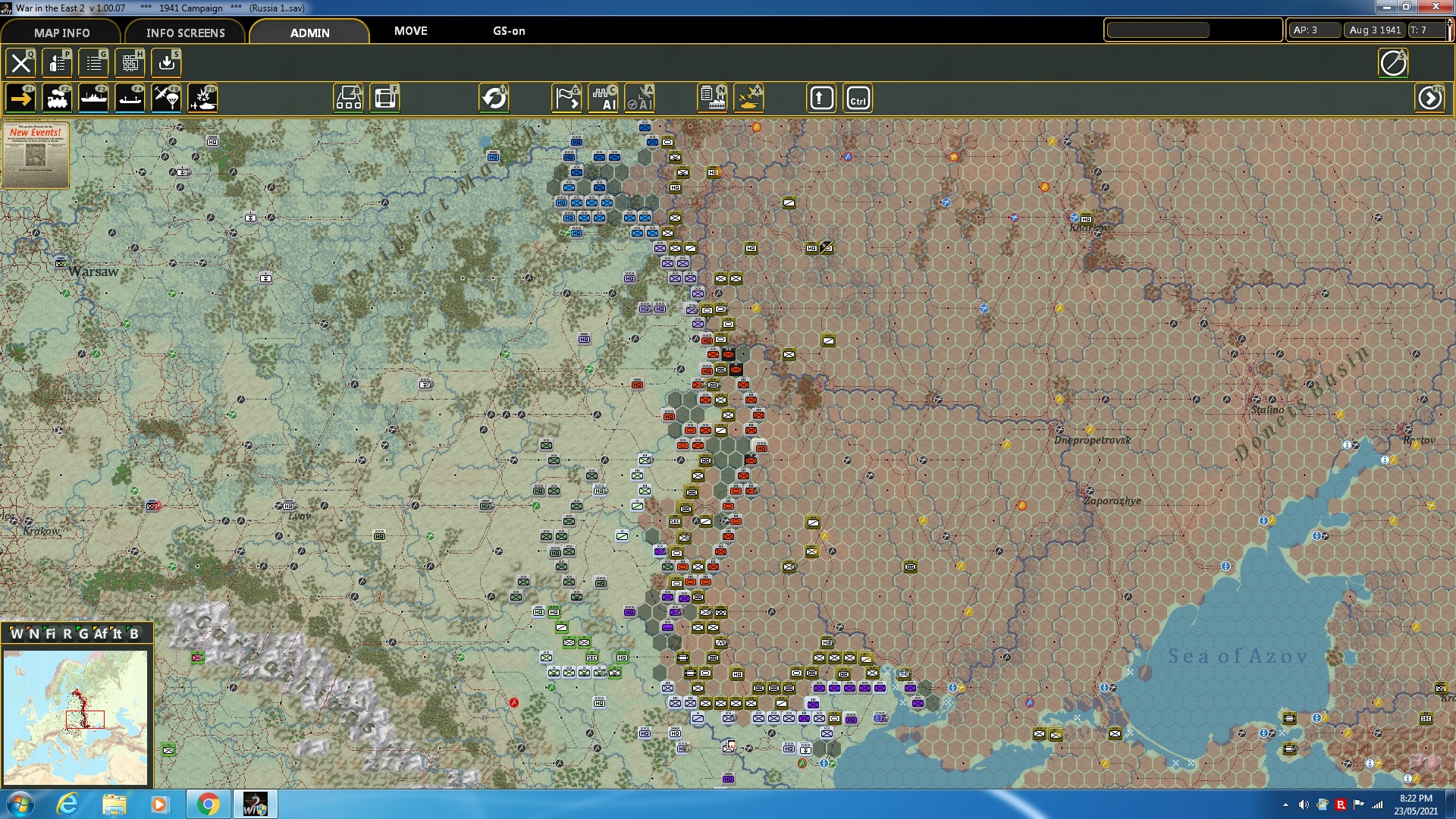Toggle the GS-on setting
Screen dimensions: 1456x819
pyautogui.click(x=508, y=31)
